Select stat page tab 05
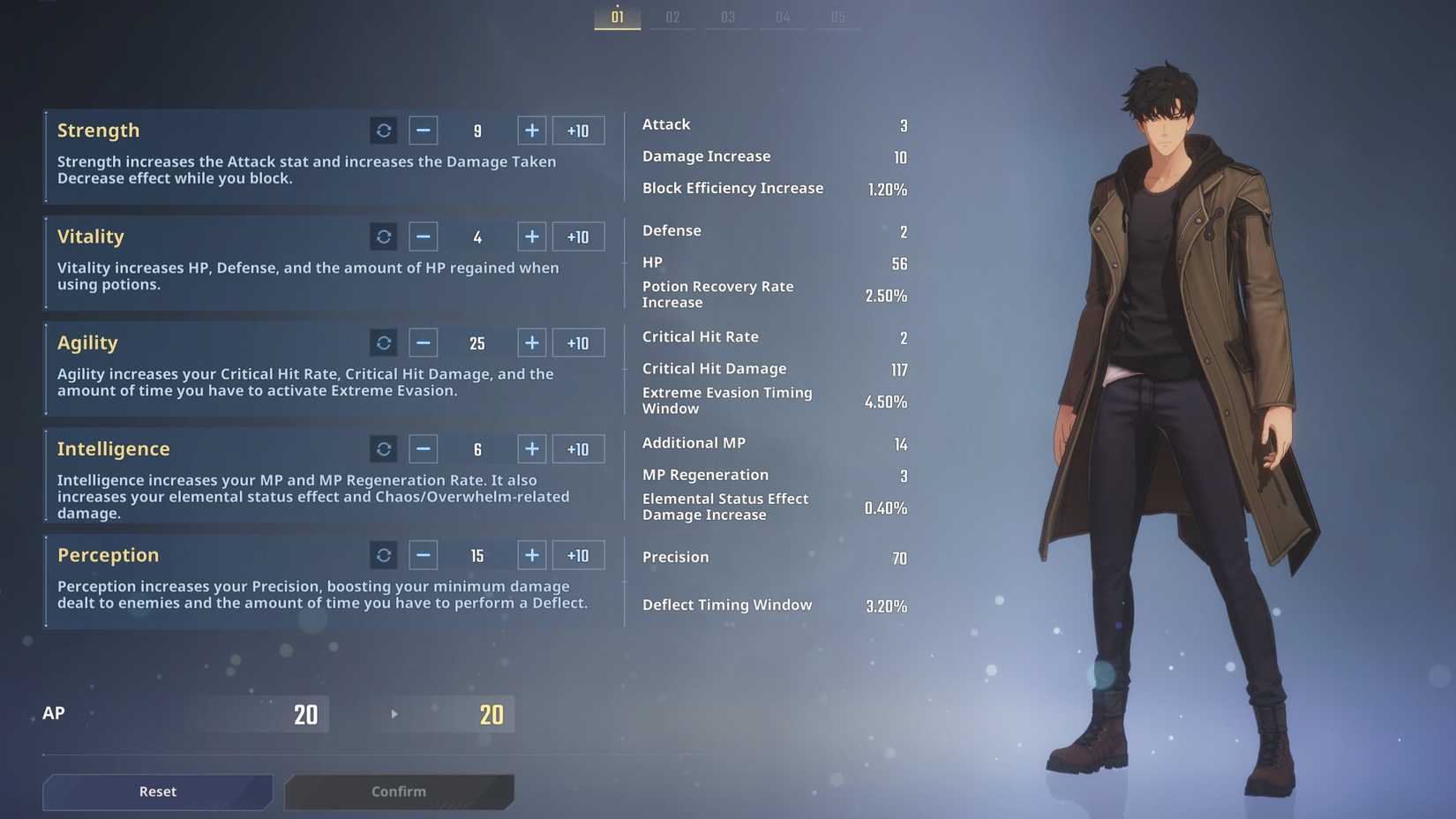 pos(837,16)
